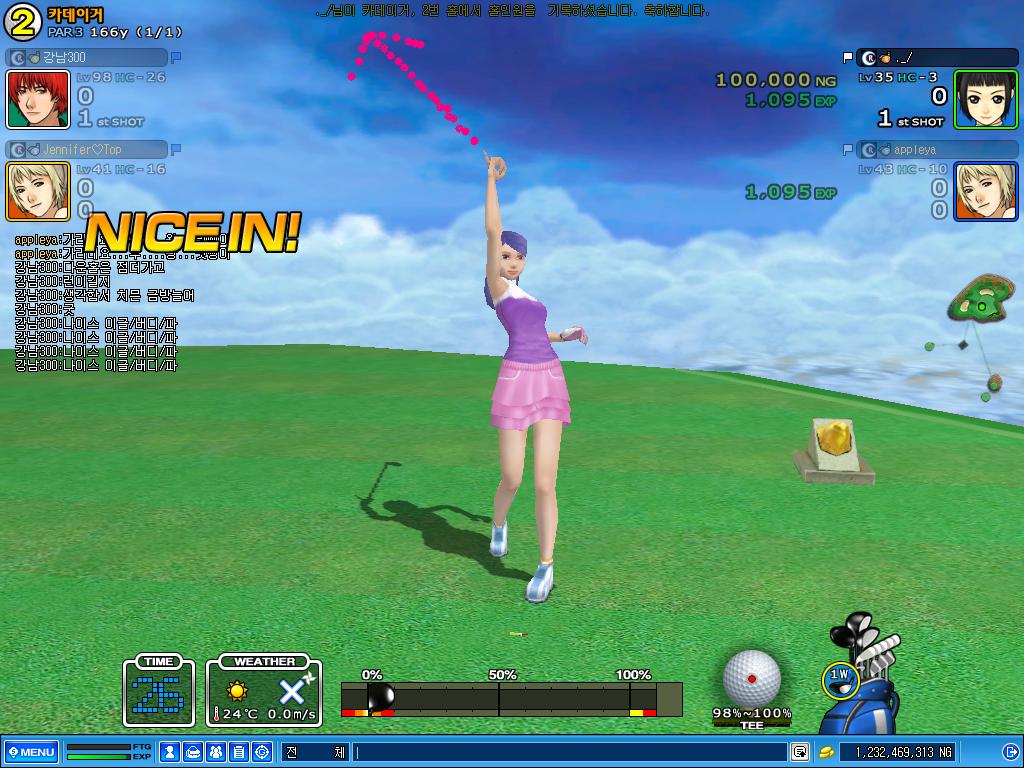1024x768 pixels.
Task: Open the MENU button
Action: click(x=31, y=752)
